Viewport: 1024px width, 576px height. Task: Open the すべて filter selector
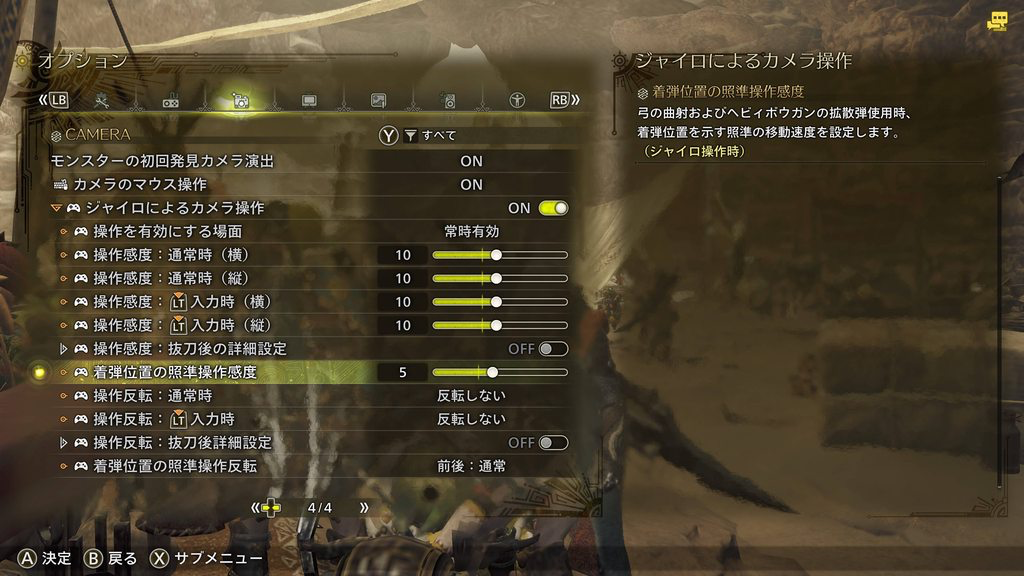pos(430,135)
